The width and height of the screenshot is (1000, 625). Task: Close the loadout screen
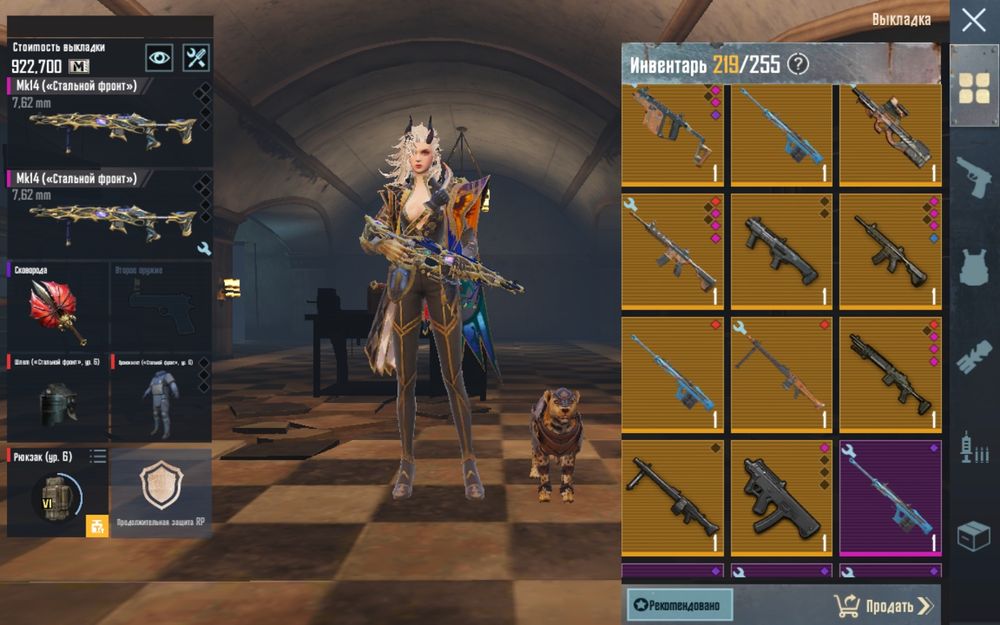coord(973,20)
